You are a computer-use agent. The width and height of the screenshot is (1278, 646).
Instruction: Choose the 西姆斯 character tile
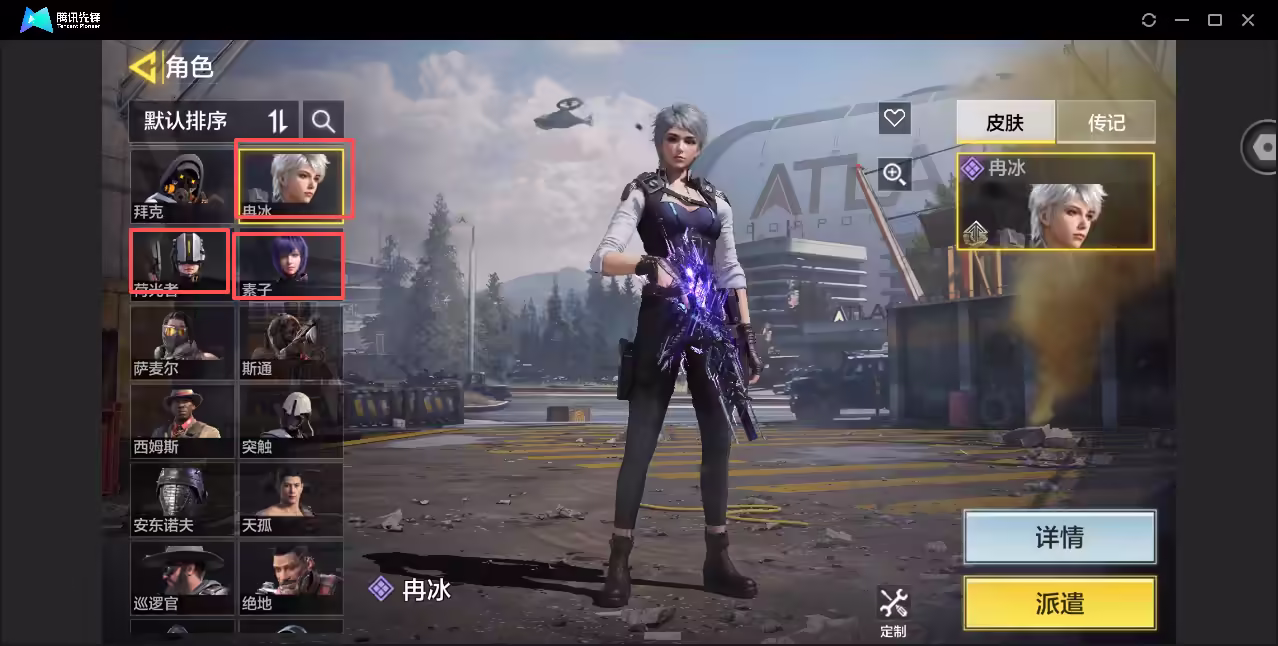click(182, 420)
